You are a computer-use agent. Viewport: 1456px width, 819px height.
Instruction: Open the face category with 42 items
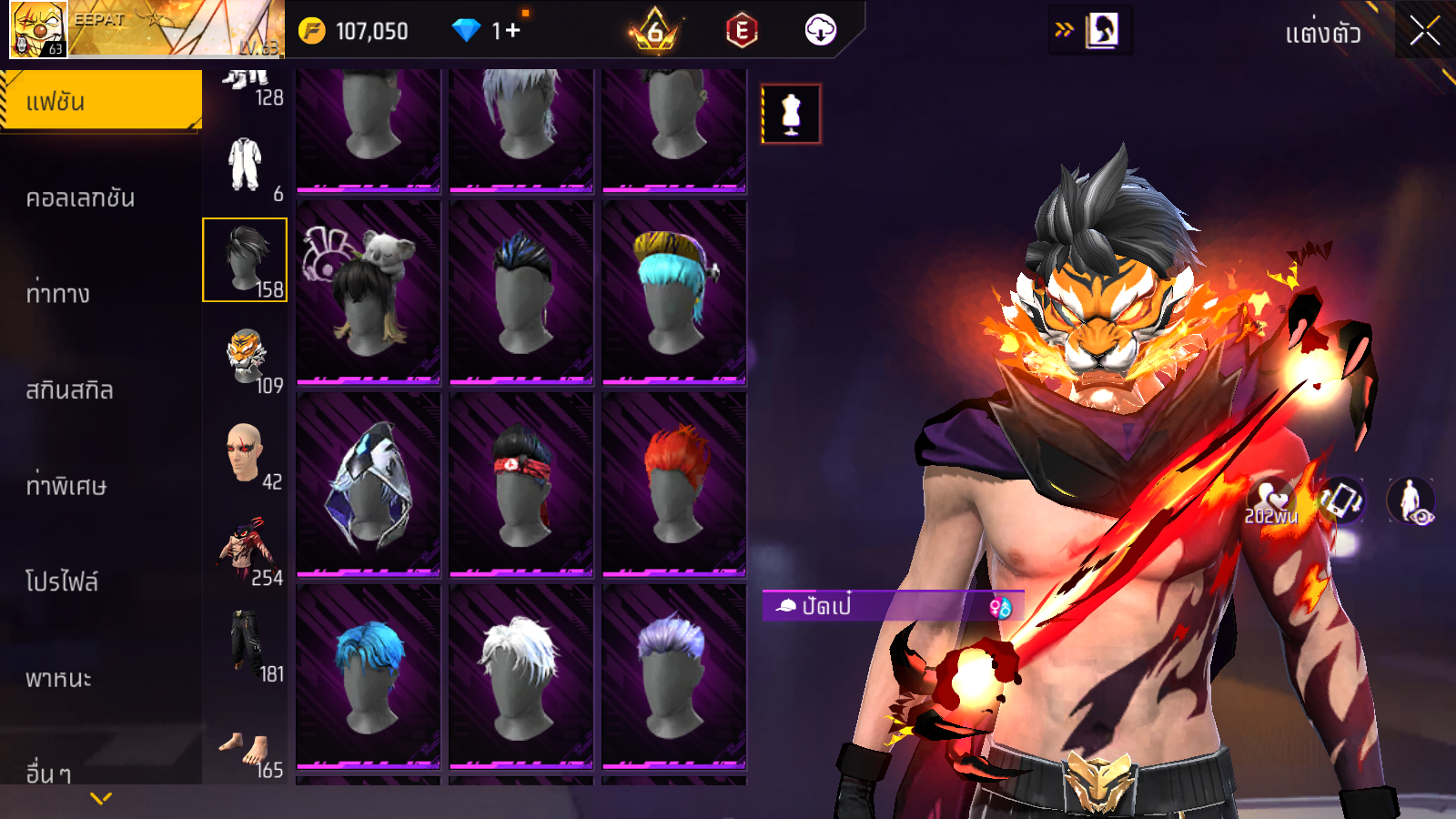pos(246,453)
